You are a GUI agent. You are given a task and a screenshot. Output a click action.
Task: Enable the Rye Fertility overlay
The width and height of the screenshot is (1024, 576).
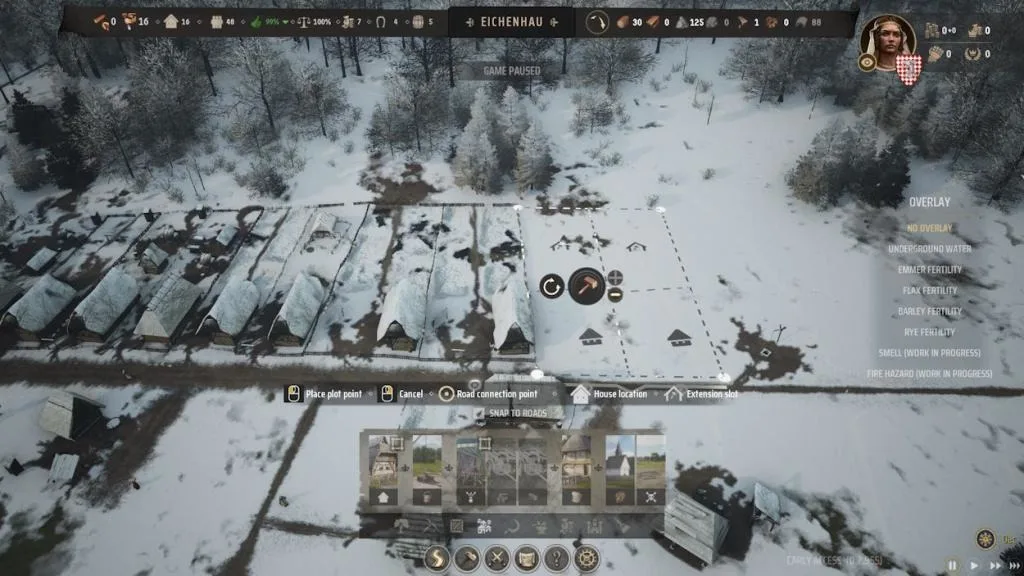(x=929, y=332)
